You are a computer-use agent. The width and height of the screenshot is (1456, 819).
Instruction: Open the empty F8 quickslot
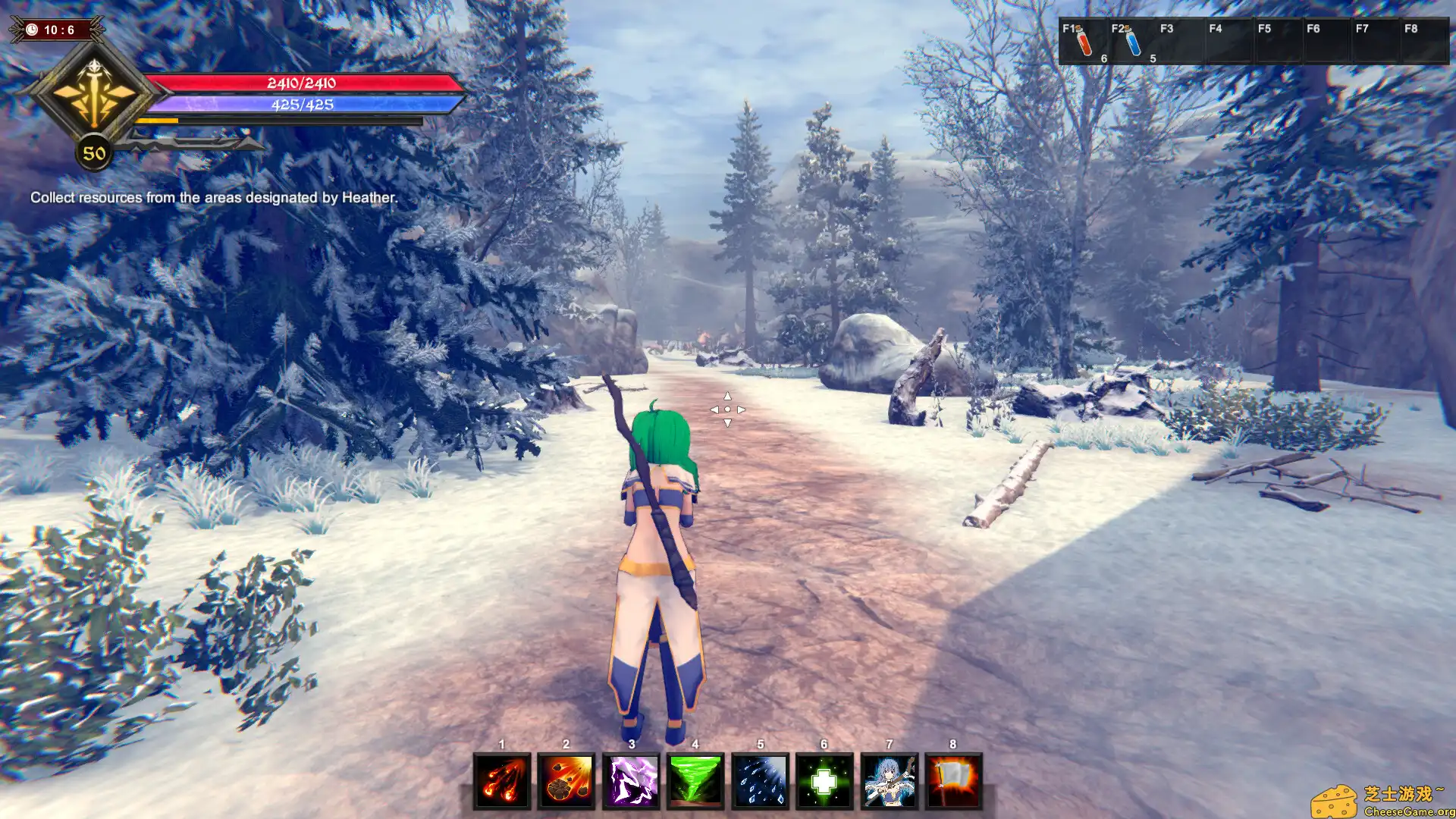(x=1424, y=42)
